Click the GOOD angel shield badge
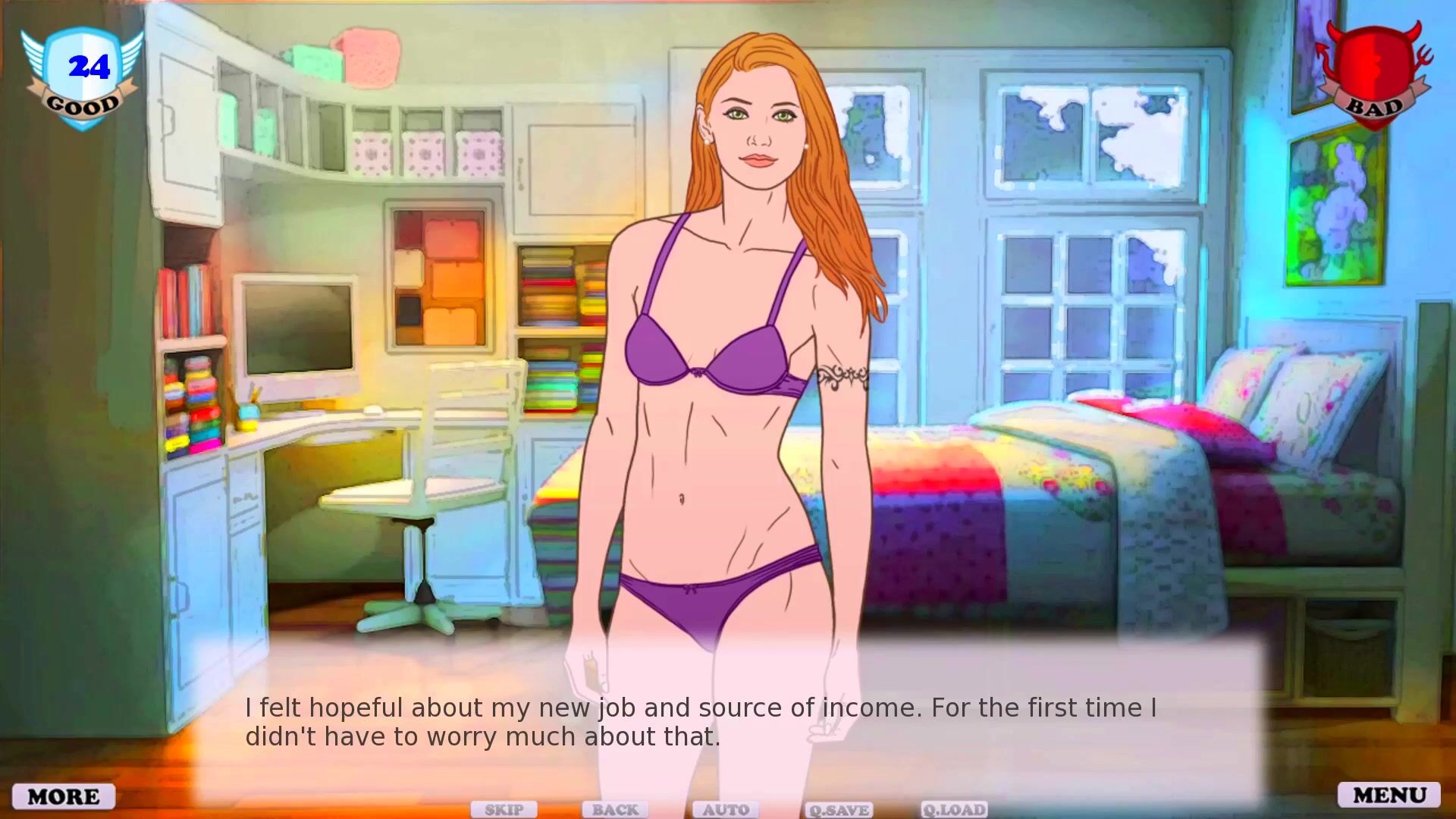 point(82,77)
